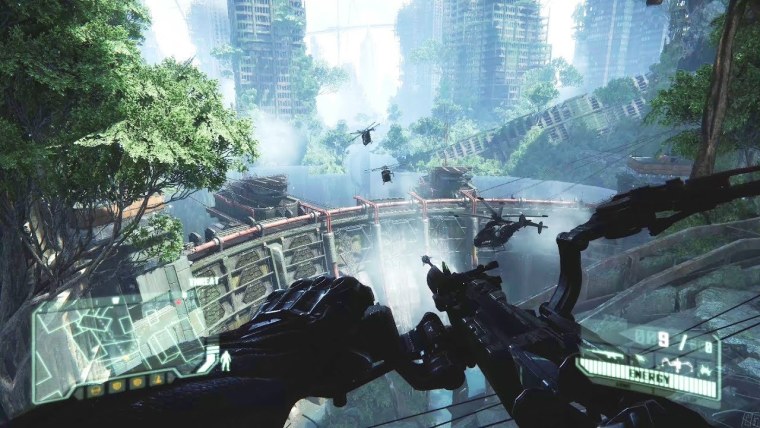760x428 pixels.
Task: Select the standing soldier stance icon
Action: pyautogui.click(x=225, y=361)
